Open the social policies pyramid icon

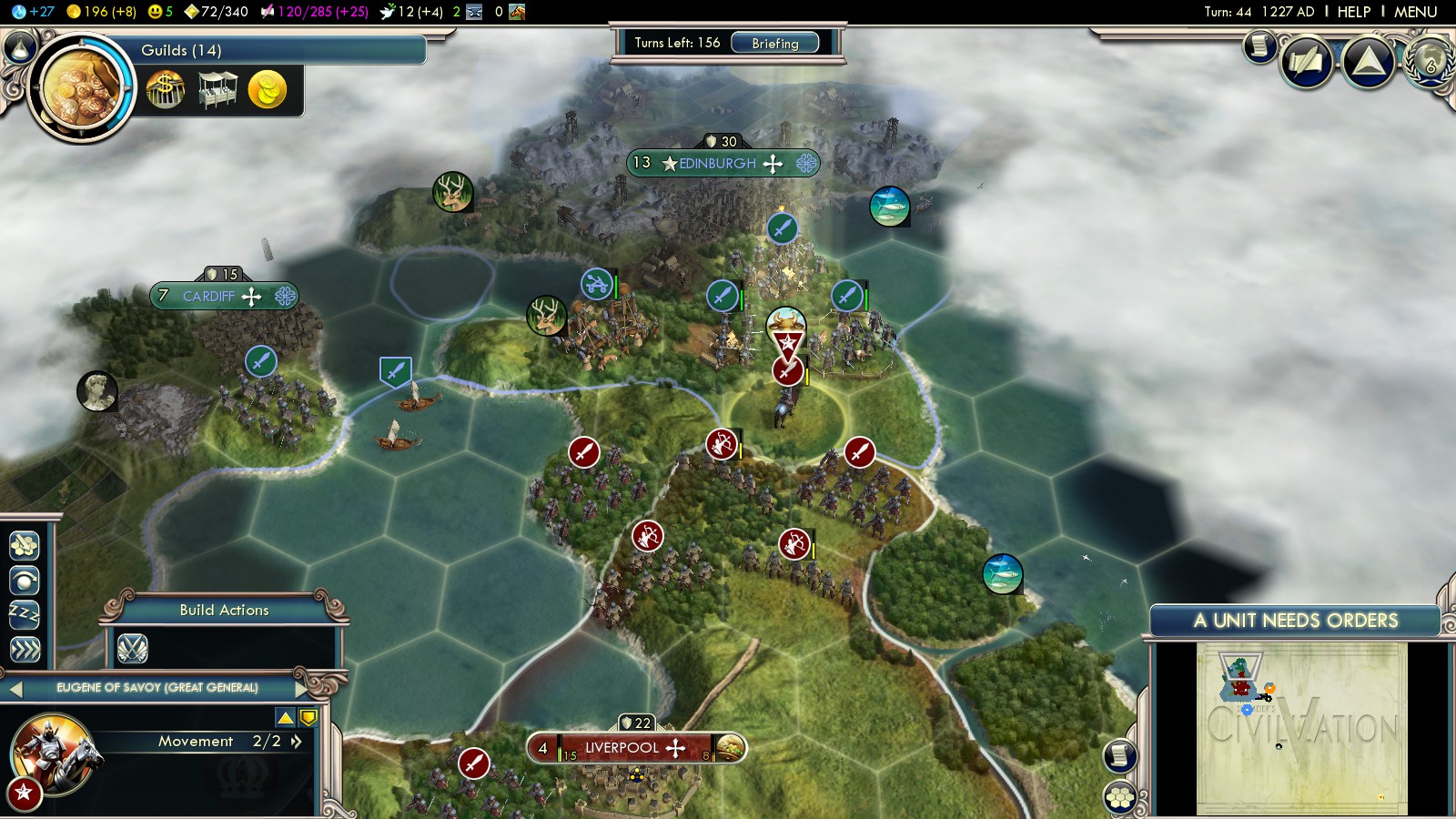click(x=1369, y=61)
